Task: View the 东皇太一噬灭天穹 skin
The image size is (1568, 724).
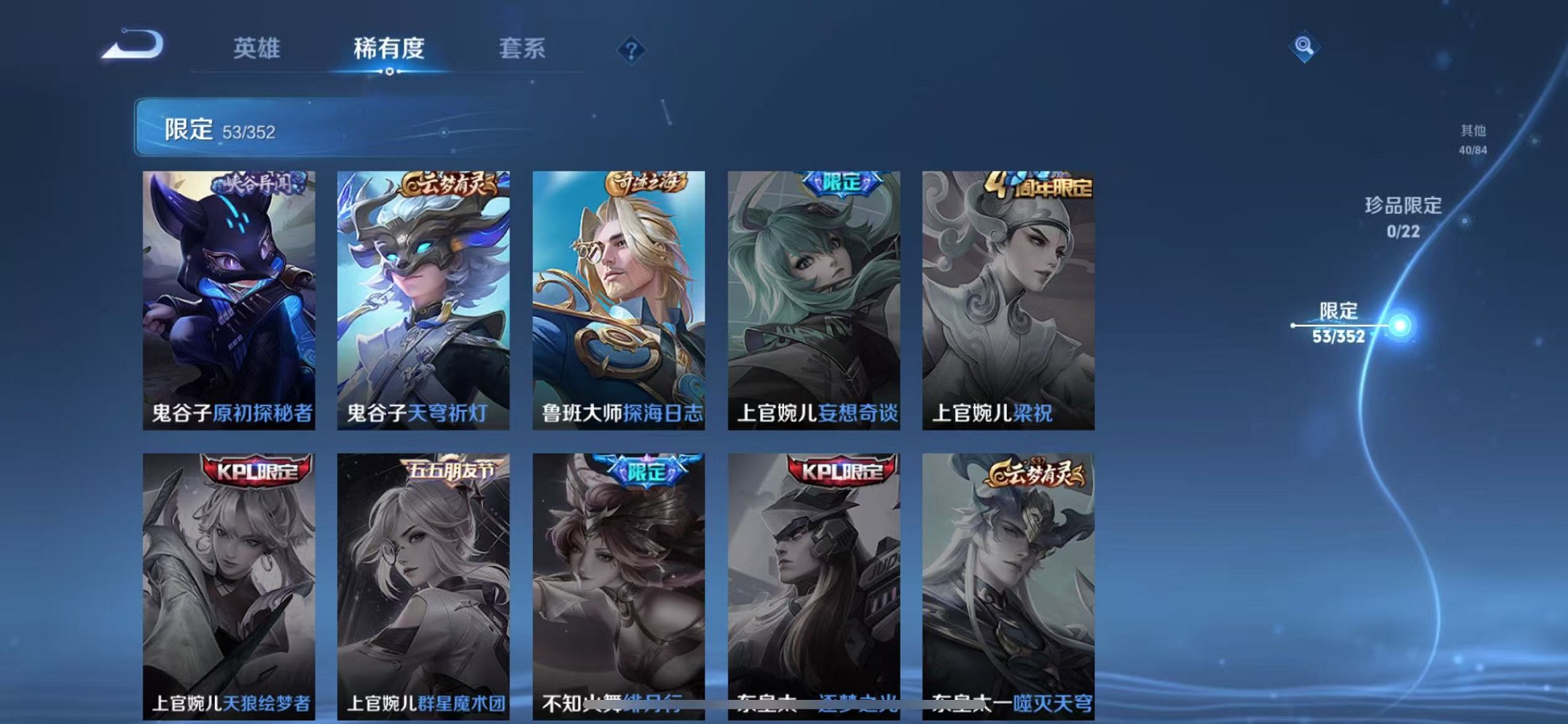Action: [1009, 583]
